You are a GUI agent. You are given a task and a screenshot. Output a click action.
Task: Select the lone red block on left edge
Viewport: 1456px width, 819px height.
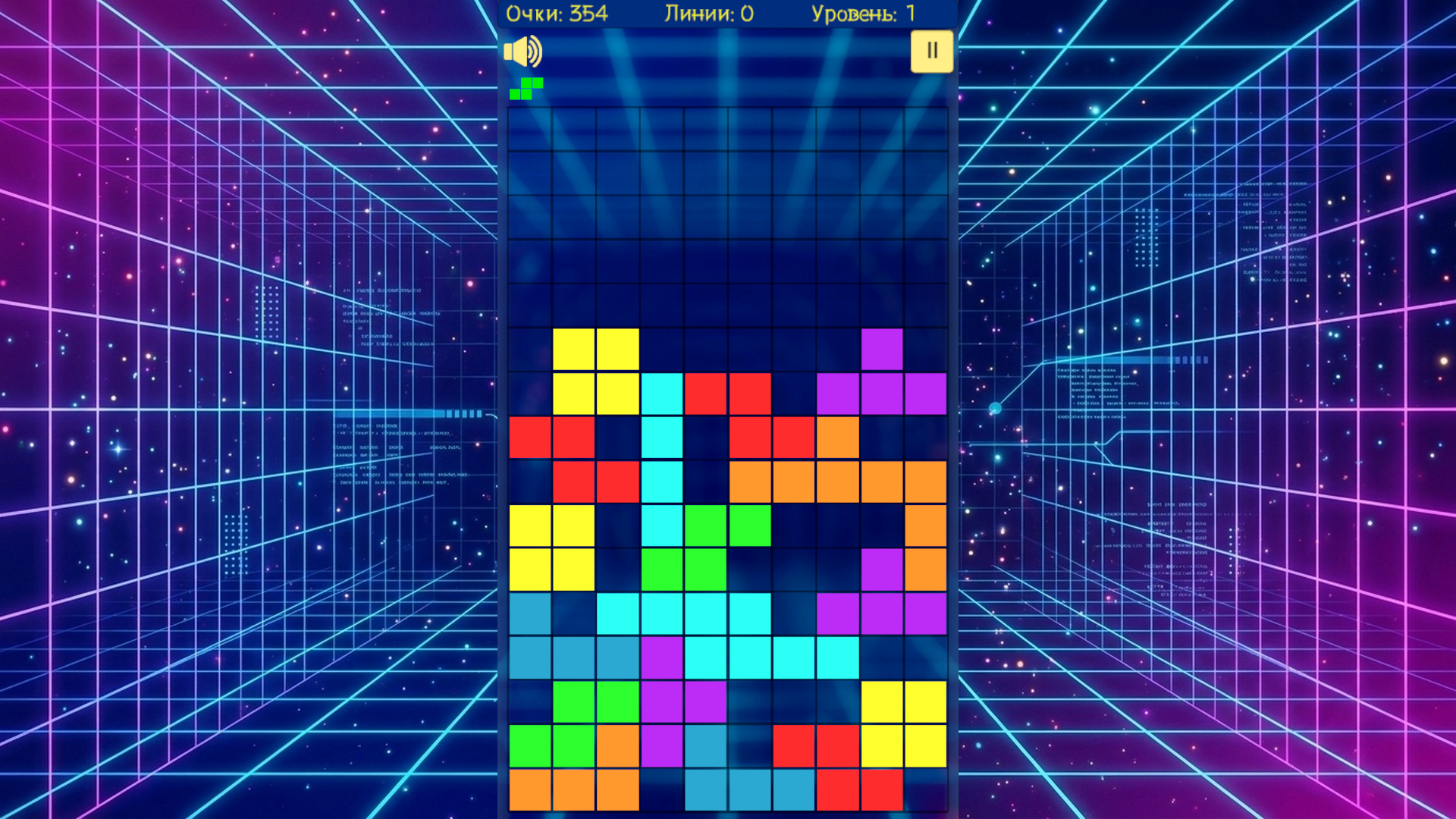click(x=531, y=436)
